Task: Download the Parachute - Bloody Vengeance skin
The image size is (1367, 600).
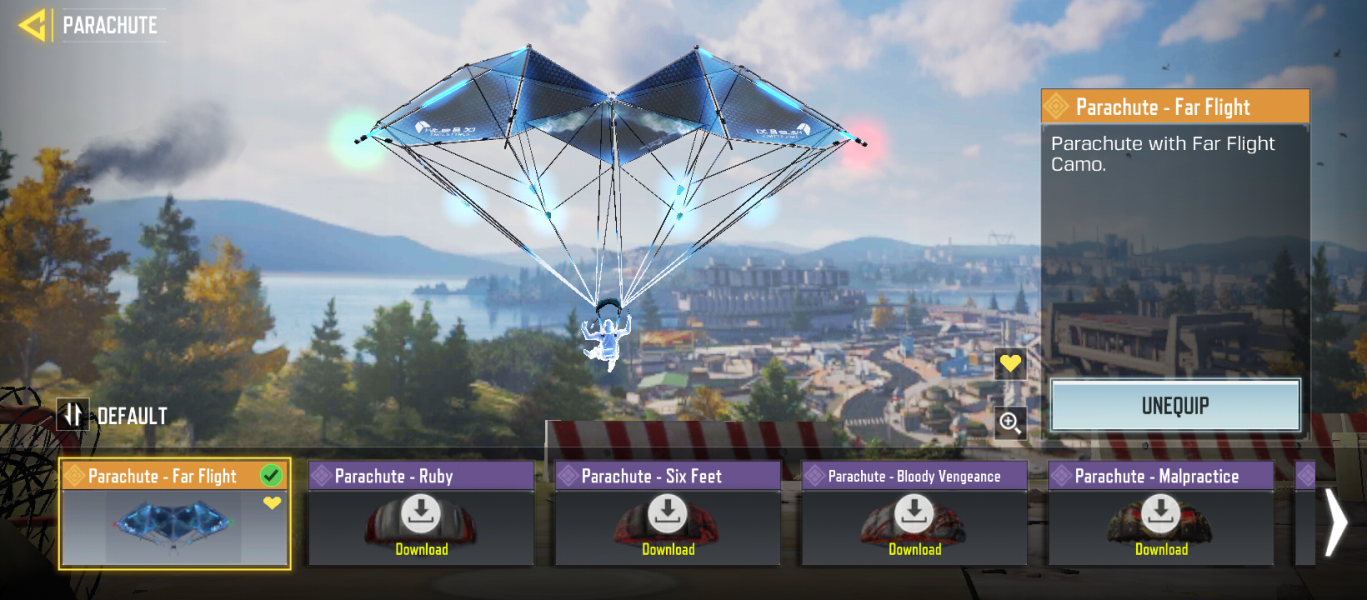Action: pos(914,524)
